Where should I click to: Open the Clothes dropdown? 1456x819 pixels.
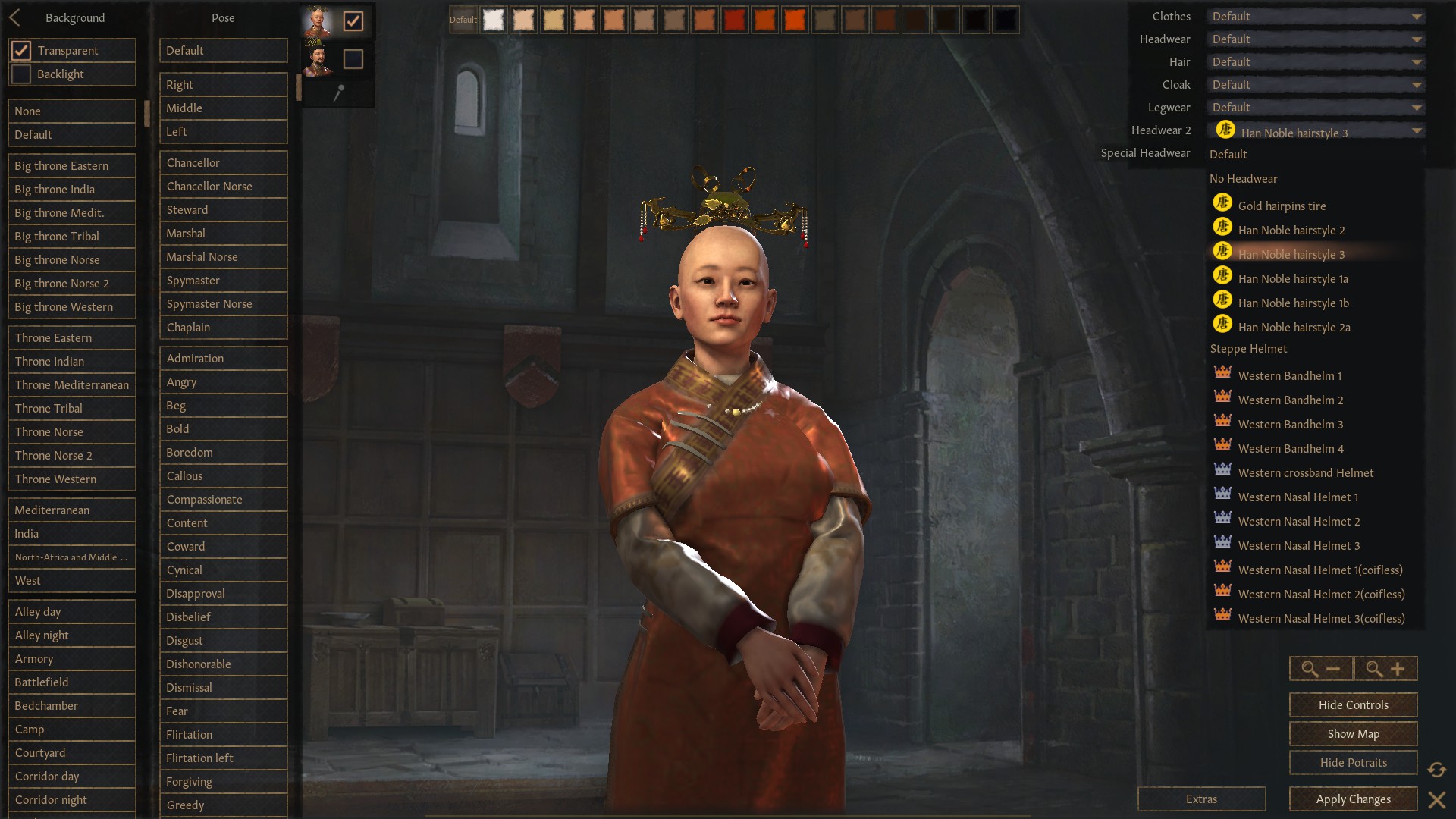coord(1316,16)
